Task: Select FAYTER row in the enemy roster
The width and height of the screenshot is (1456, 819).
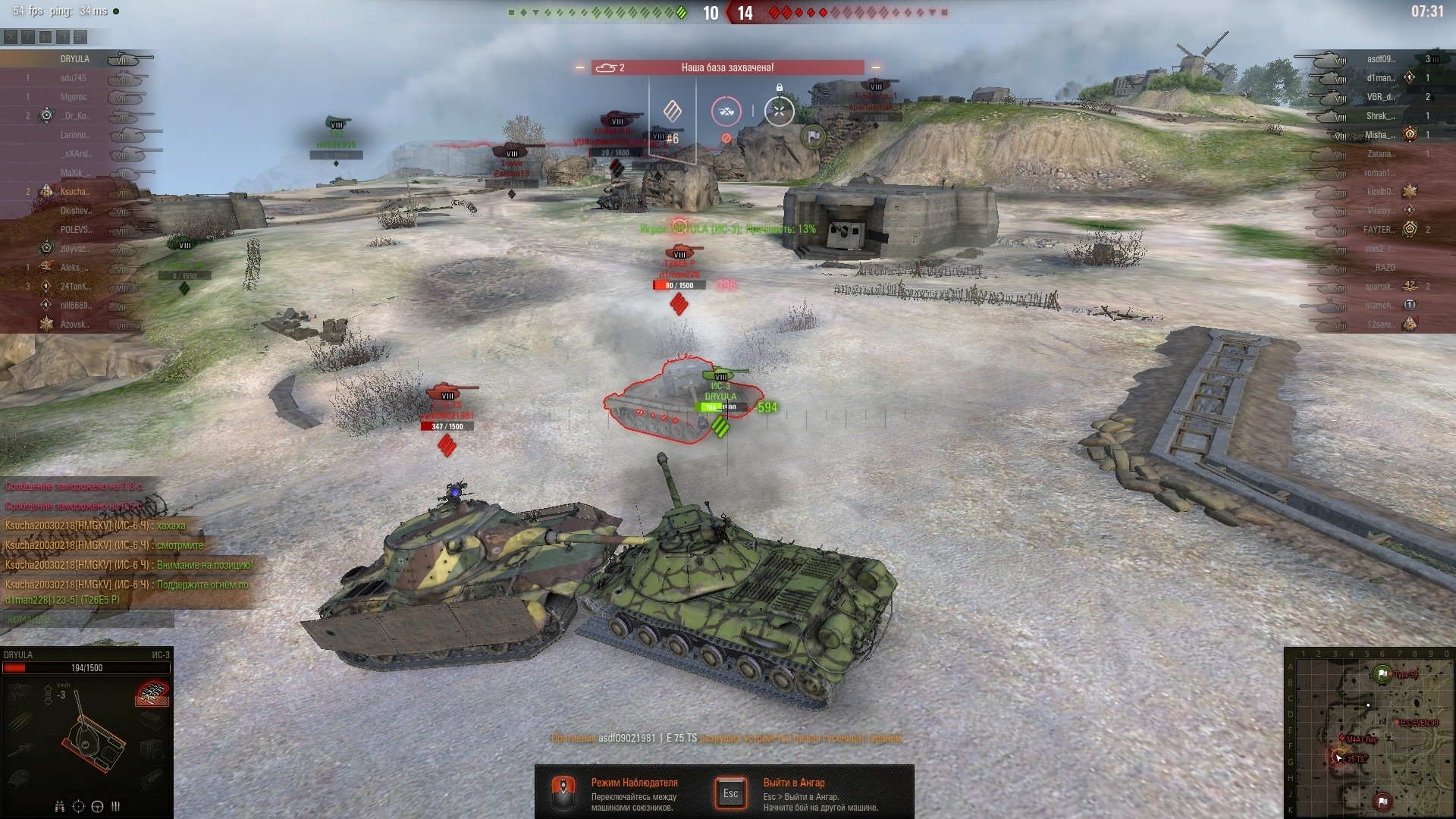Action: click(1378, 230)
